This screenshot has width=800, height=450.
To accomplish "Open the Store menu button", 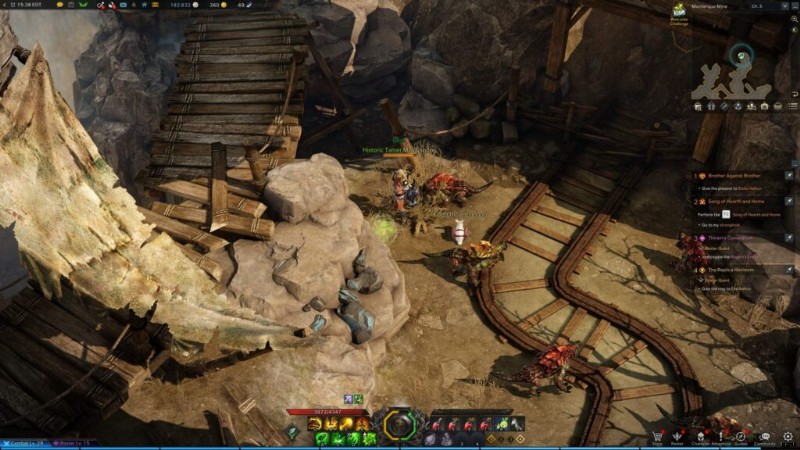I will point(657,437).
